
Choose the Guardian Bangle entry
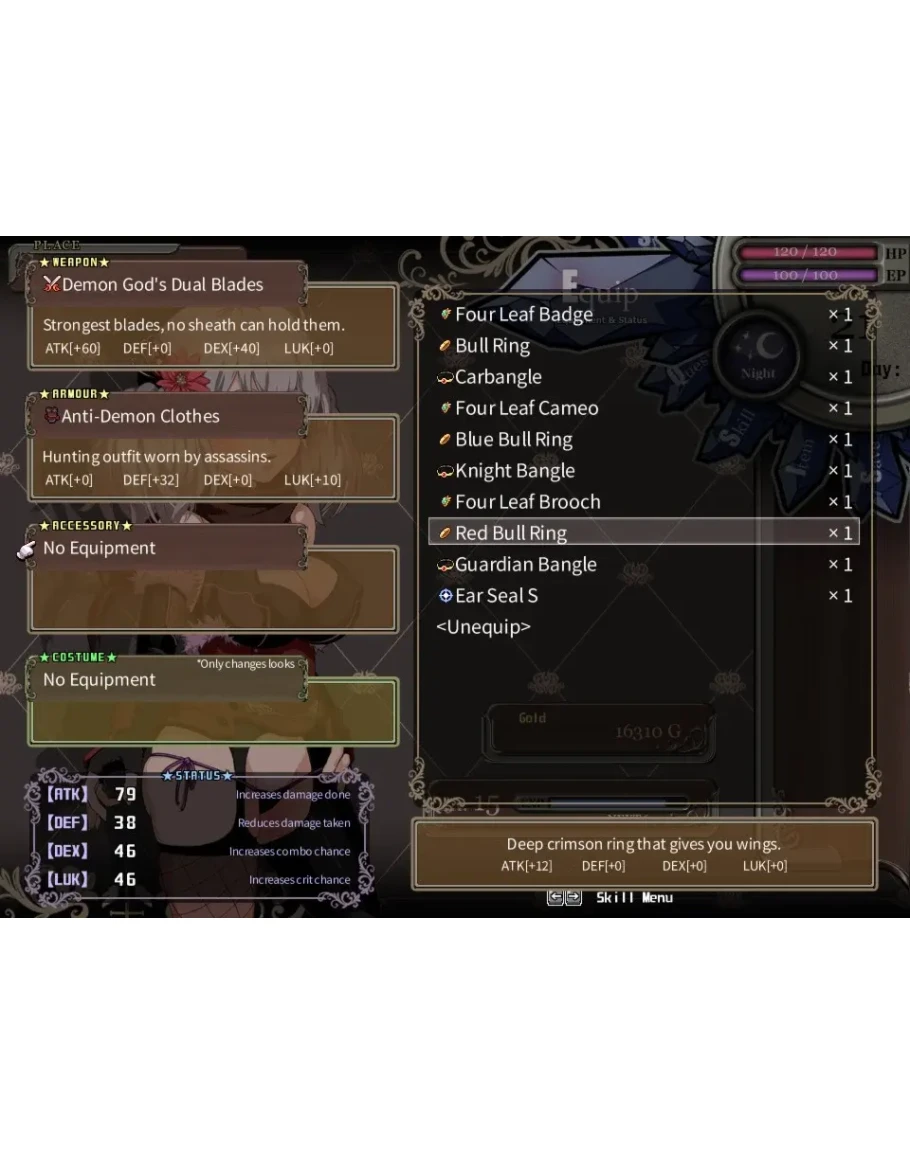click(x=525, y=565)
